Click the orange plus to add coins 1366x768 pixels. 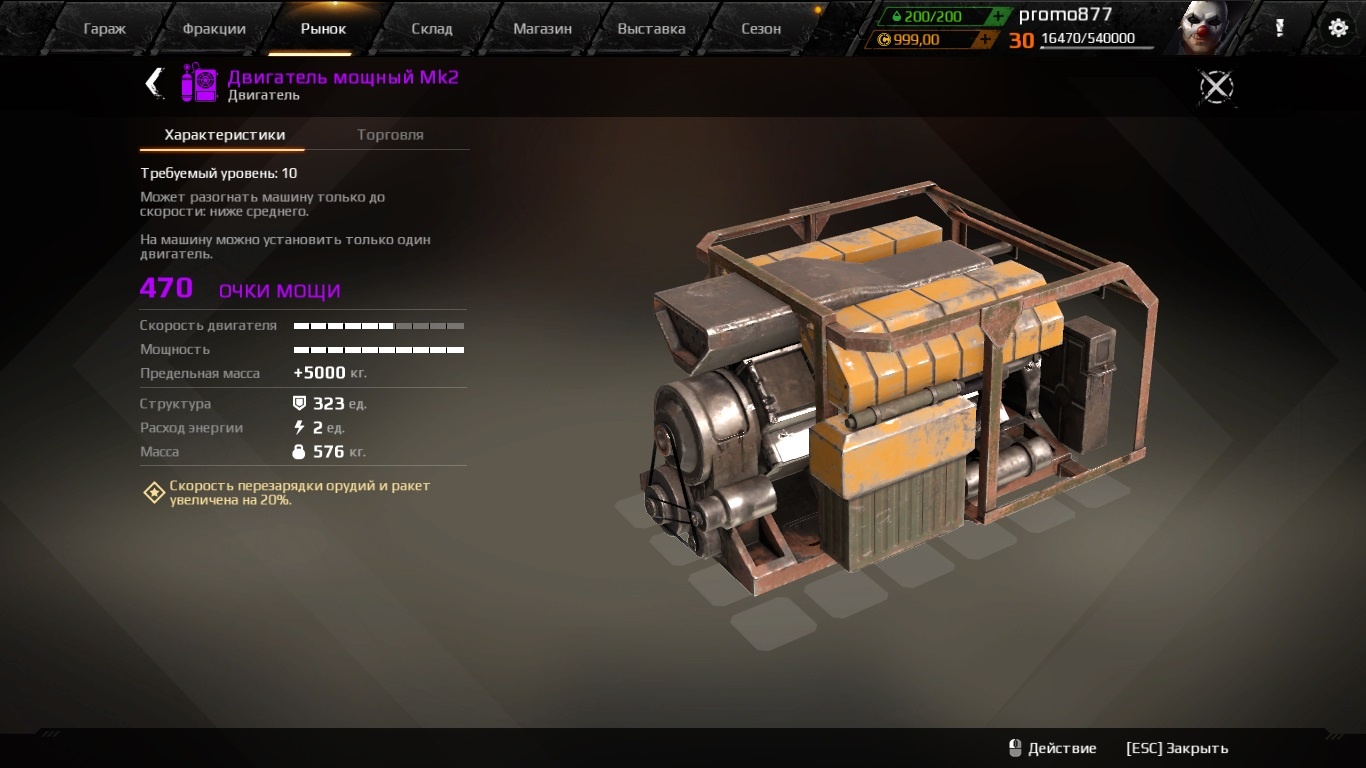point(985,40)
